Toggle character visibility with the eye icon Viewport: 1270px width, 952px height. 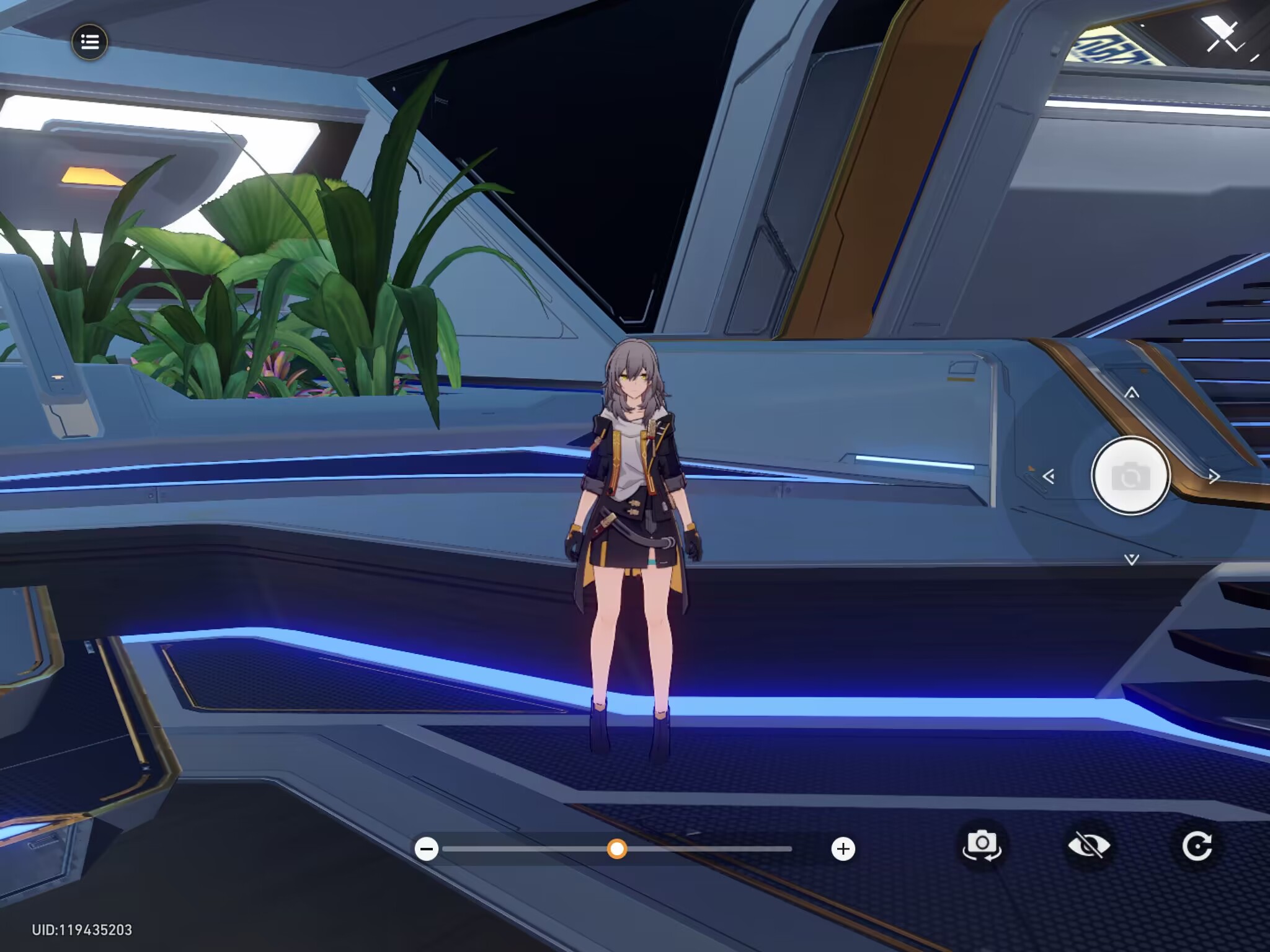1089,846
